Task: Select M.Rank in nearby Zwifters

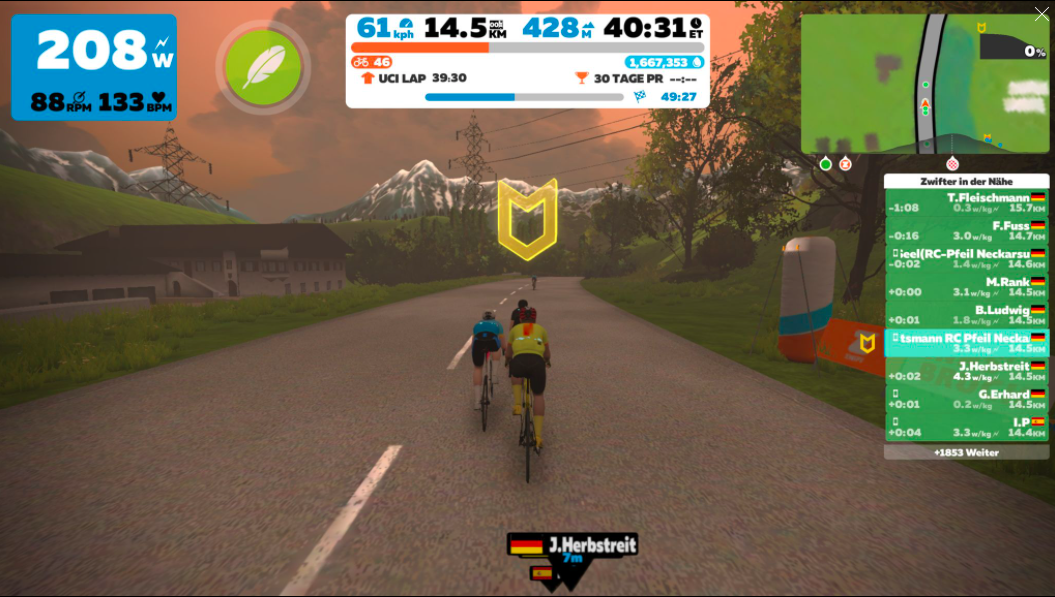Action: coord(966,287)
